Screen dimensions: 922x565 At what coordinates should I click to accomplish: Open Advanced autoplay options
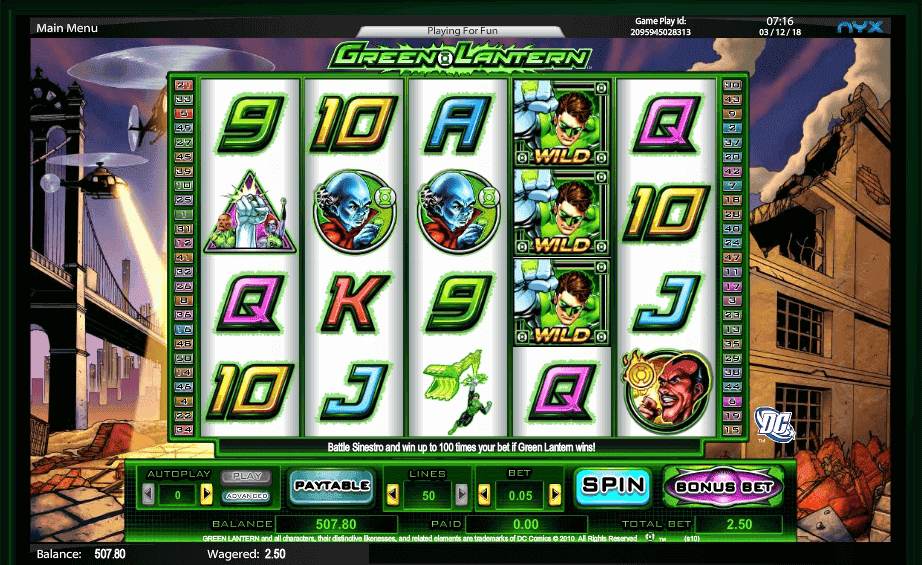click(245, 496)
